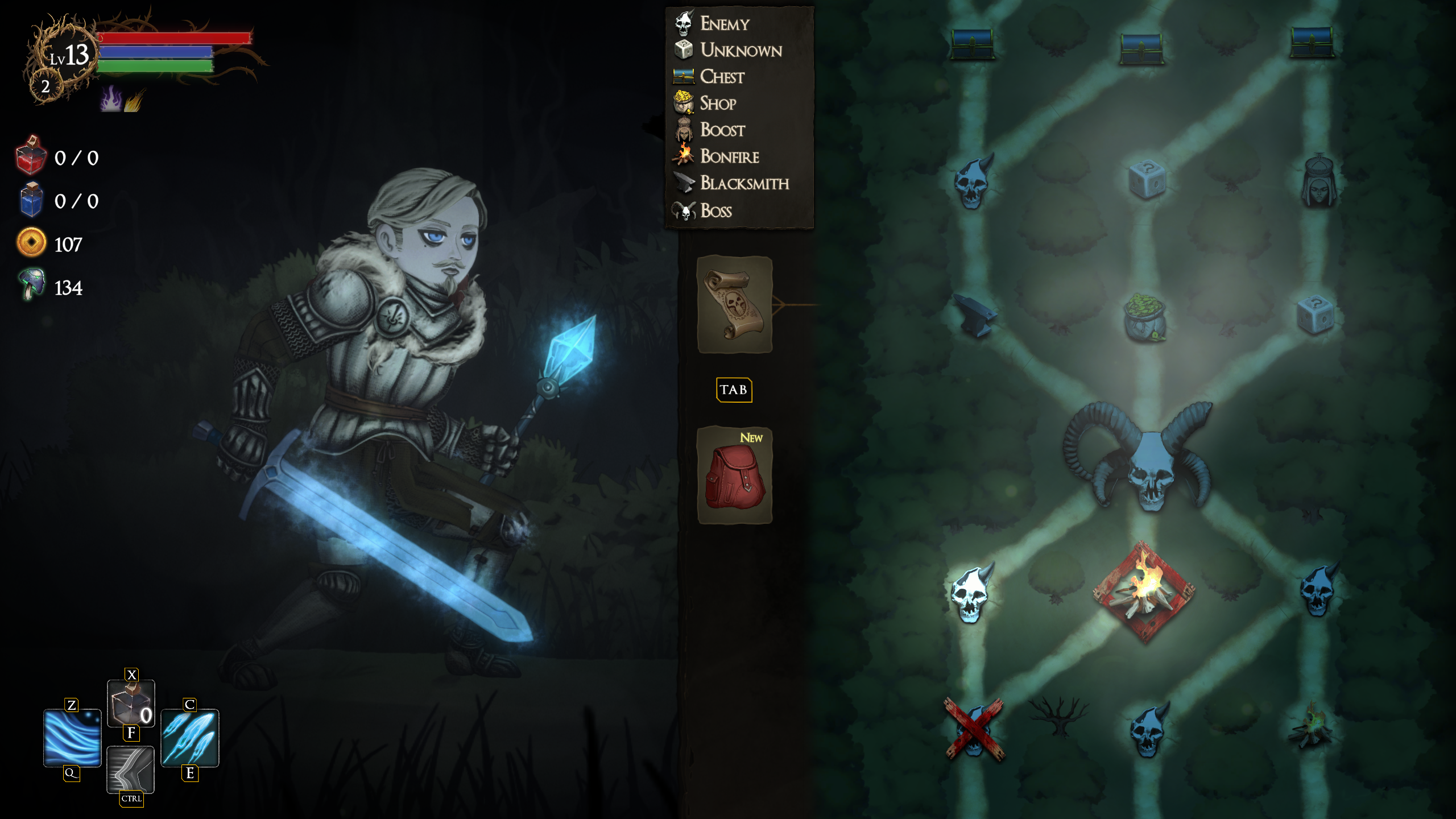This screenshot has height=819, width=1456.
Task: Activate the blue wave skill icon
Action: coord(72,738)
